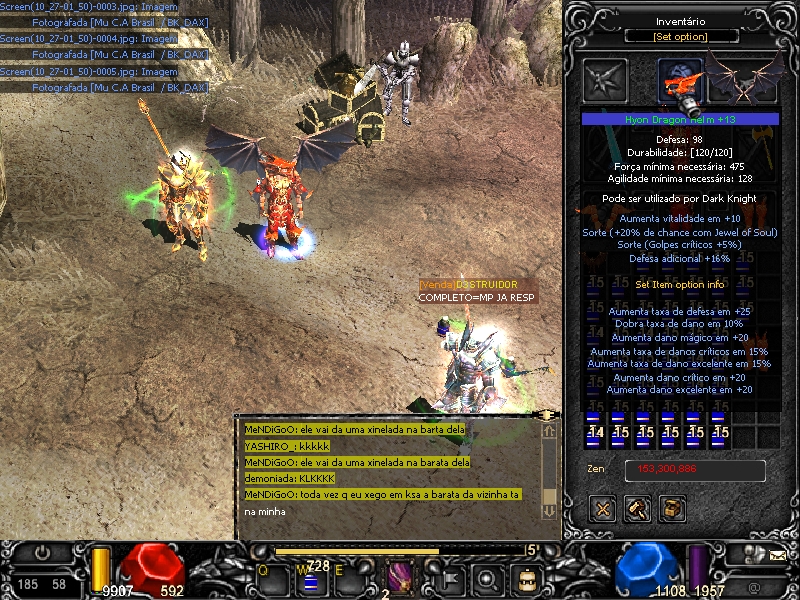
Task: Click the magnifying glass icon on the bottom bar
Action: pos(487,578)
